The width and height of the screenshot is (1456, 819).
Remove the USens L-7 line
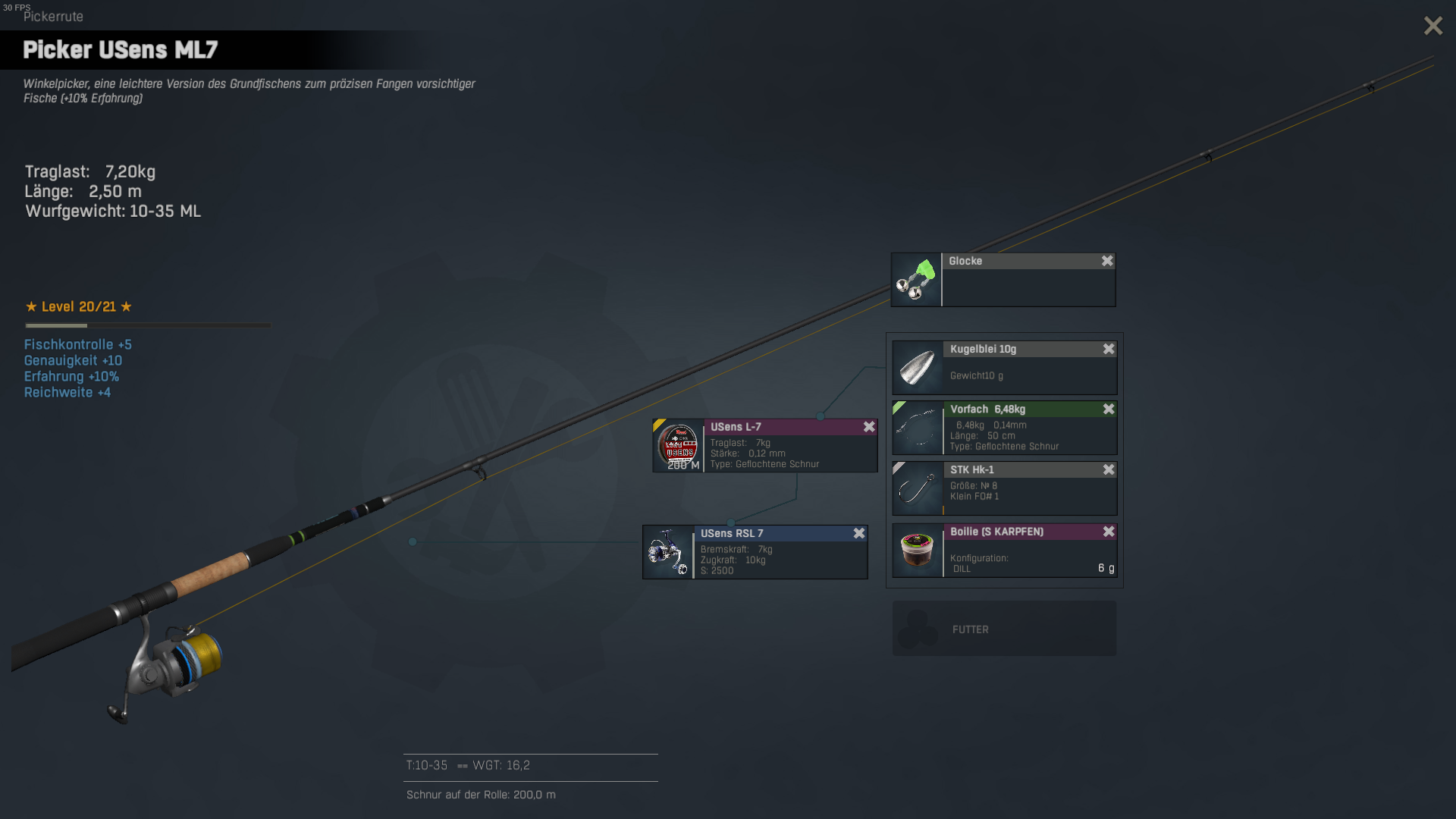point(869,427)
